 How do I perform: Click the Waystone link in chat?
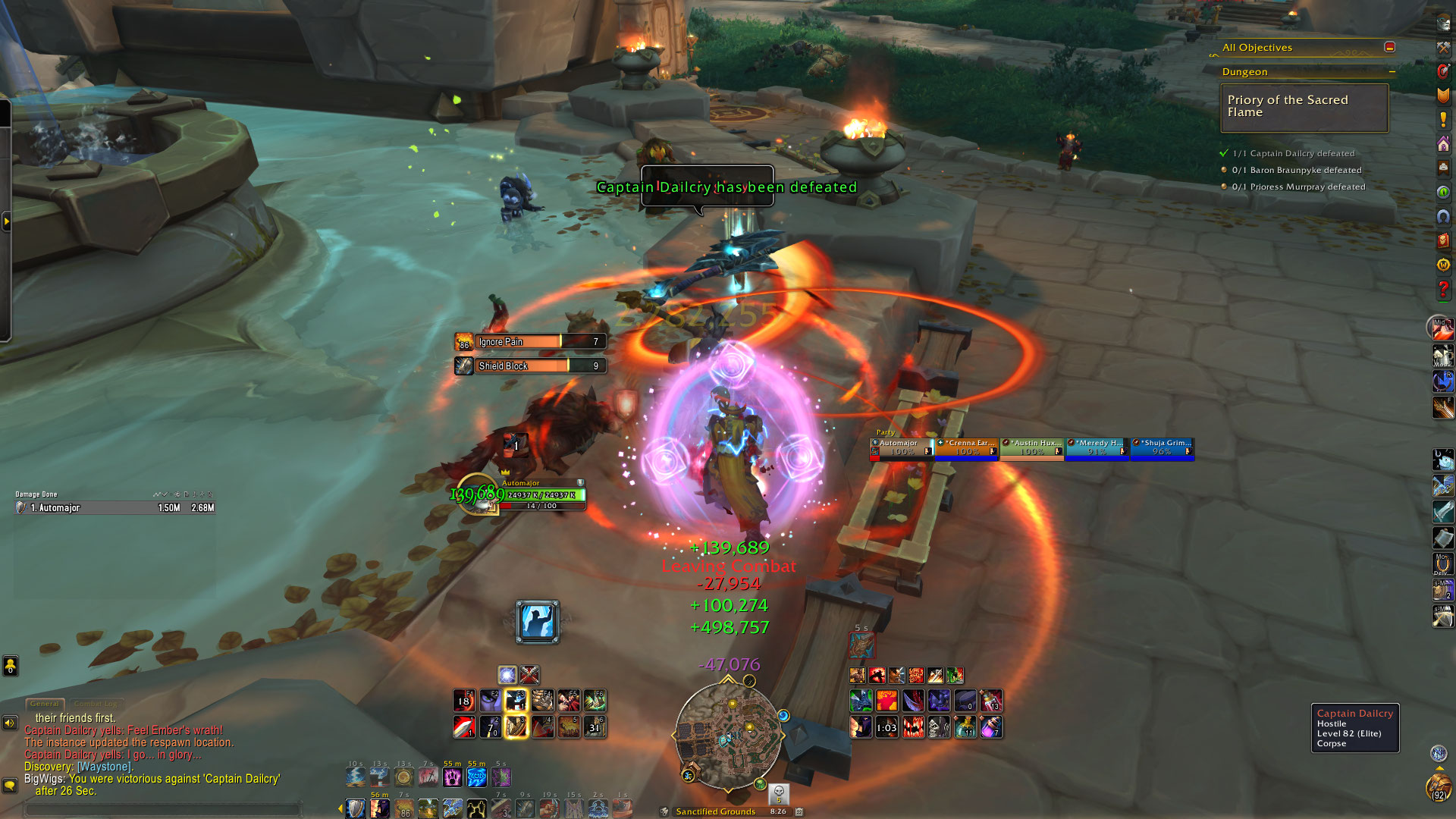[x=105, y=767]
